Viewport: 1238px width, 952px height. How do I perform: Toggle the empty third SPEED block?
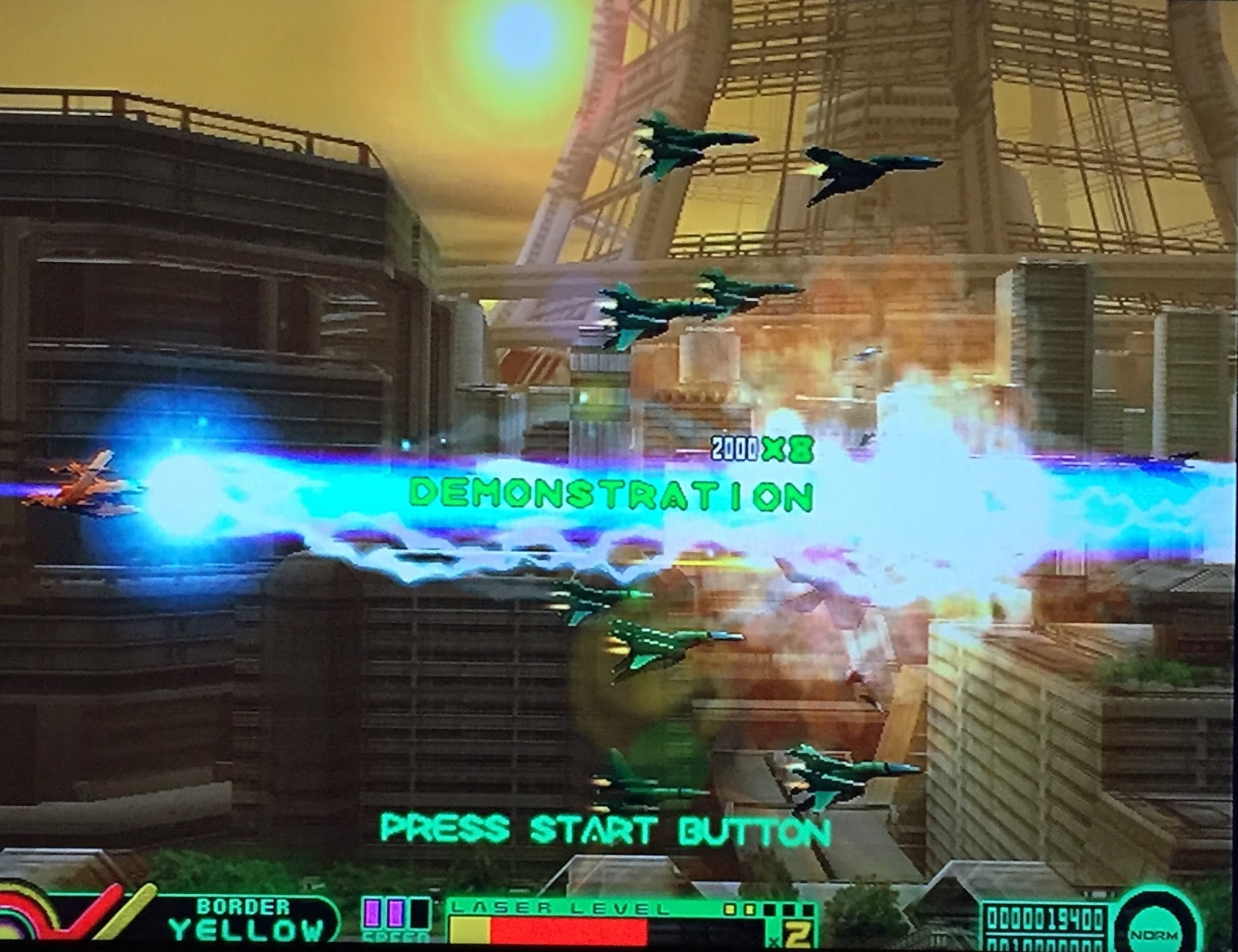tap(418, 914)
